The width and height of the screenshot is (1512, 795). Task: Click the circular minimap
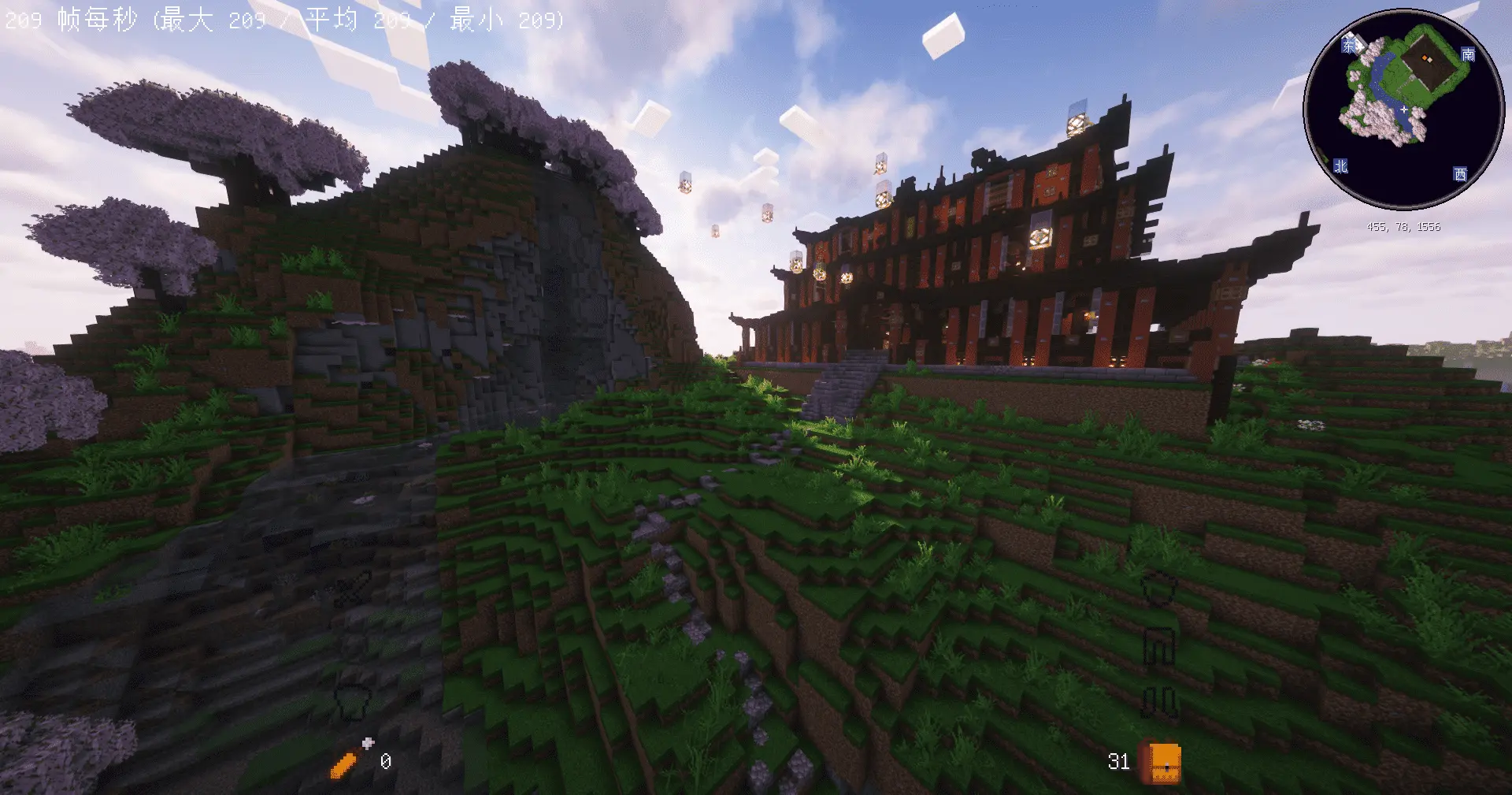point(1403,110)
